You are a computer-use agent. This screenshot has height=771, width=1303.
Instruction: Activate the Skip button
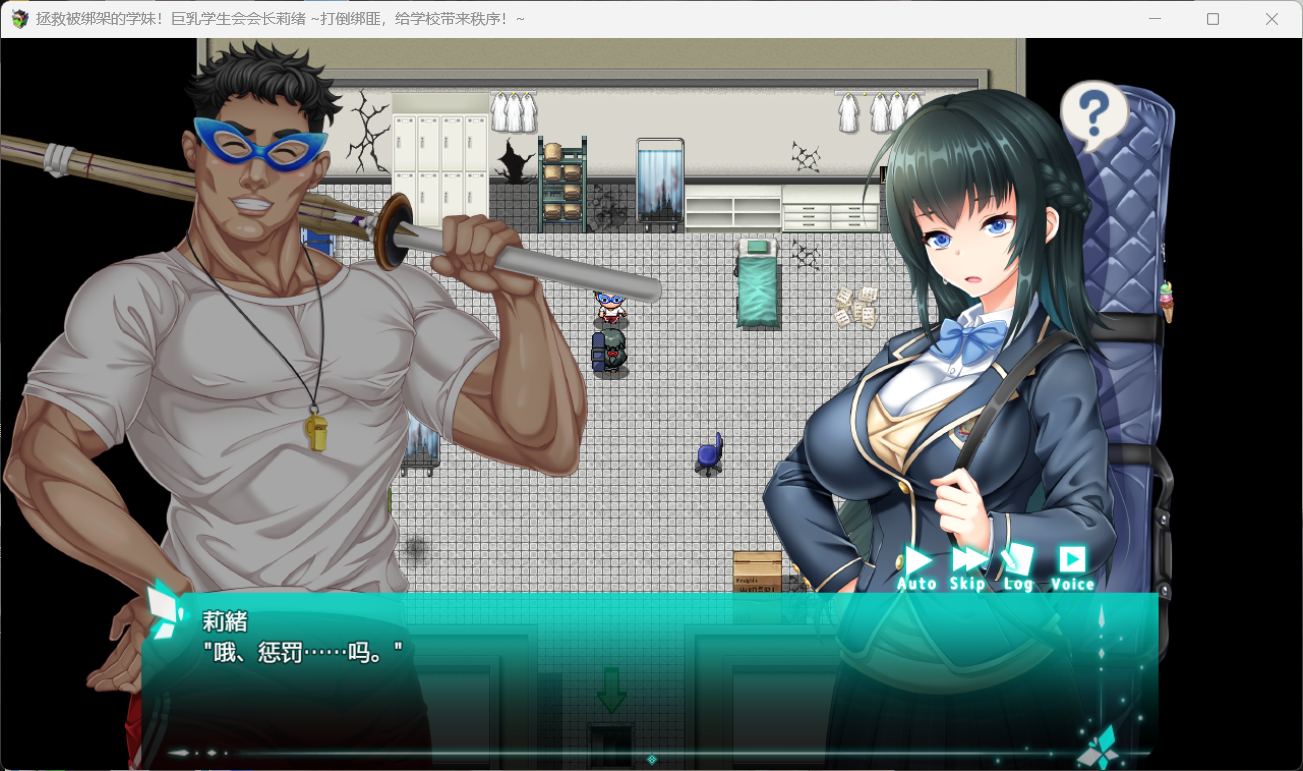(968, 567)
